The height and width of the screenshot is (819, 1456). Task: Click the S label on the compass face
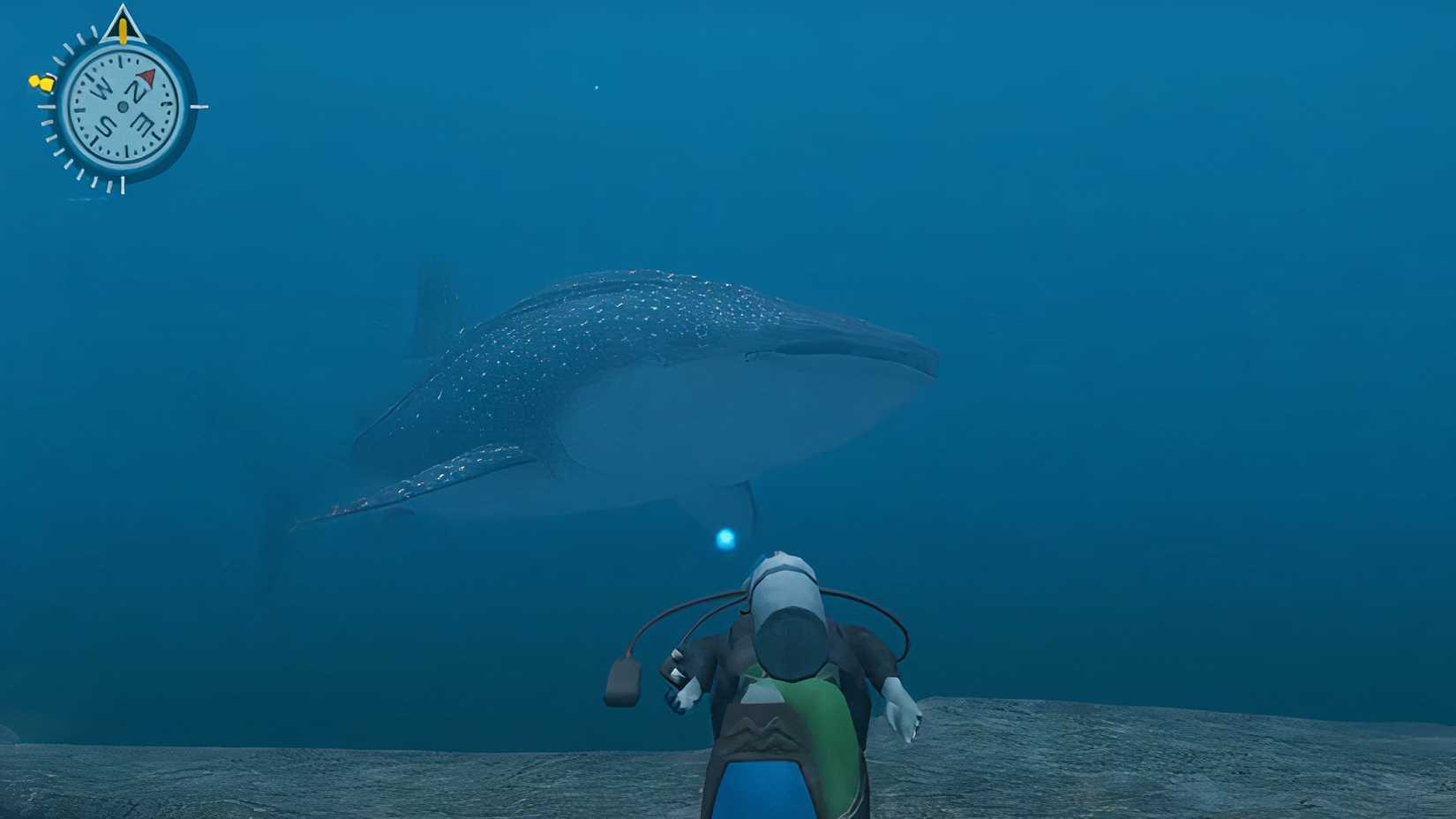point(107,124)
